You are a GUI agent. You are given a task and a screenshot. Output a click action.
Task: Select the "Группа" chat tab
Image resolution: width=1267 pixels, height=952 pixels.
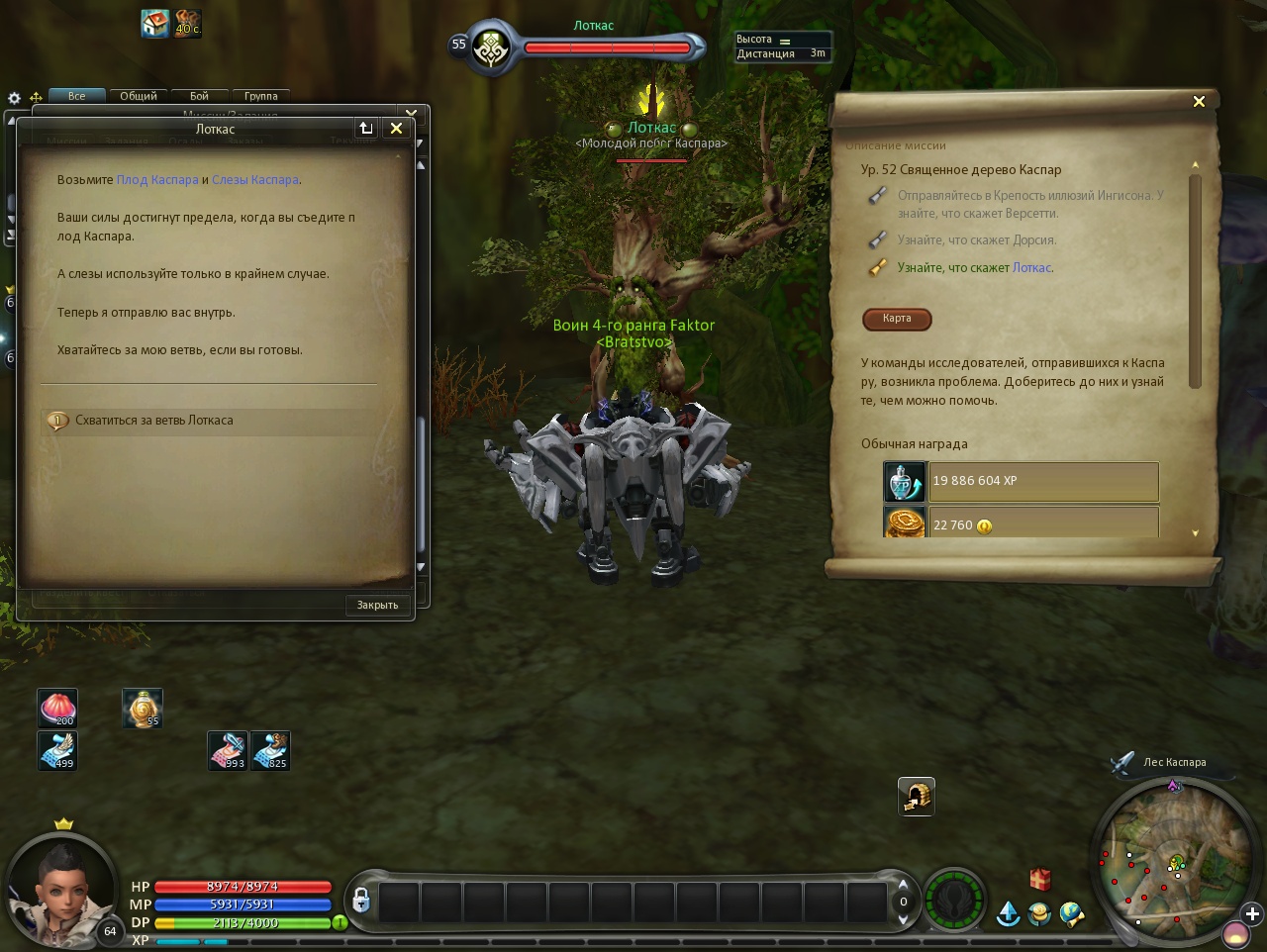pyautogui.click(x=261, y=96)
